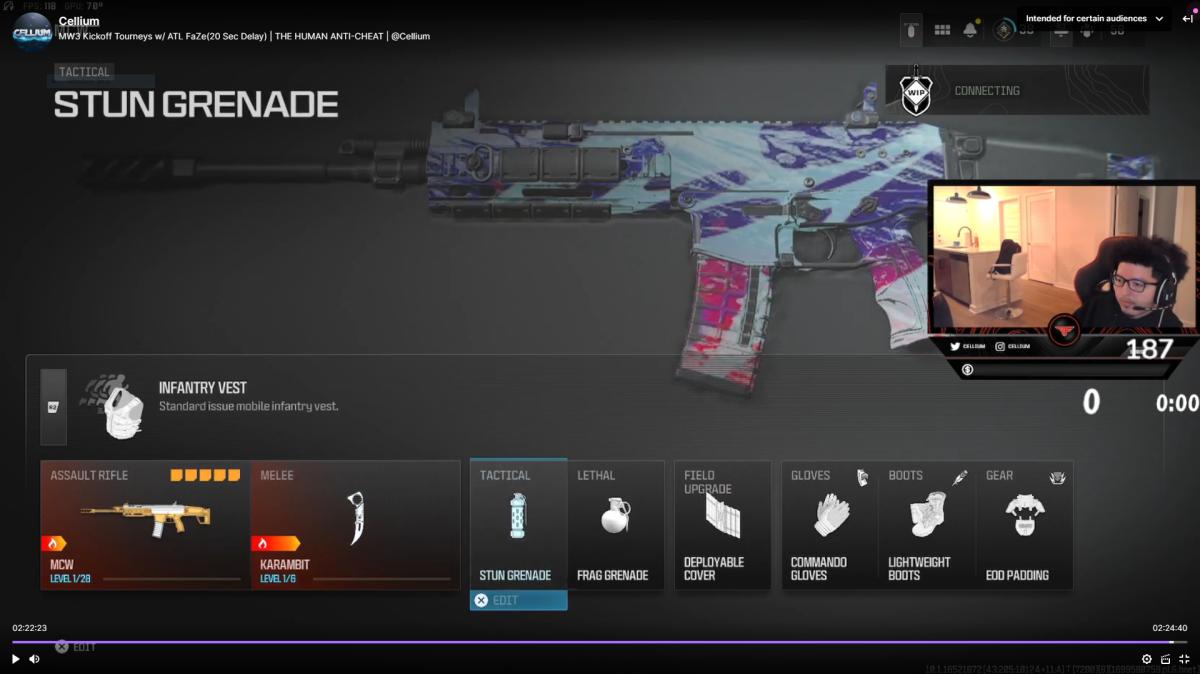This screenshot has width=1200, height=674.
Task: Expand the 'Intended for certain audiences' dropdown
Action: 1094,19
